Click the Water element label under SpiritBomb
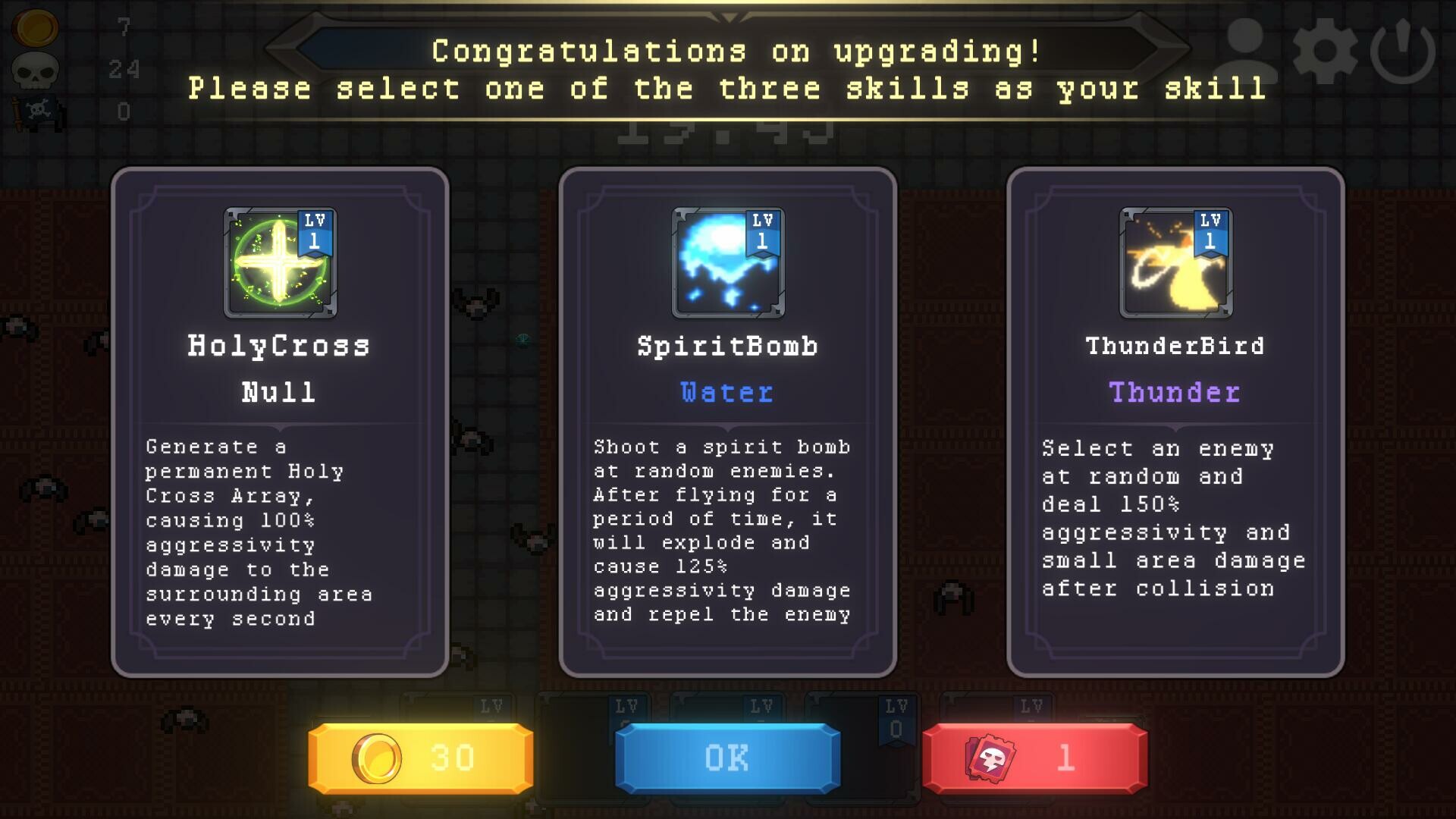Screen dimensions: 1456x819 click(726, 393)
